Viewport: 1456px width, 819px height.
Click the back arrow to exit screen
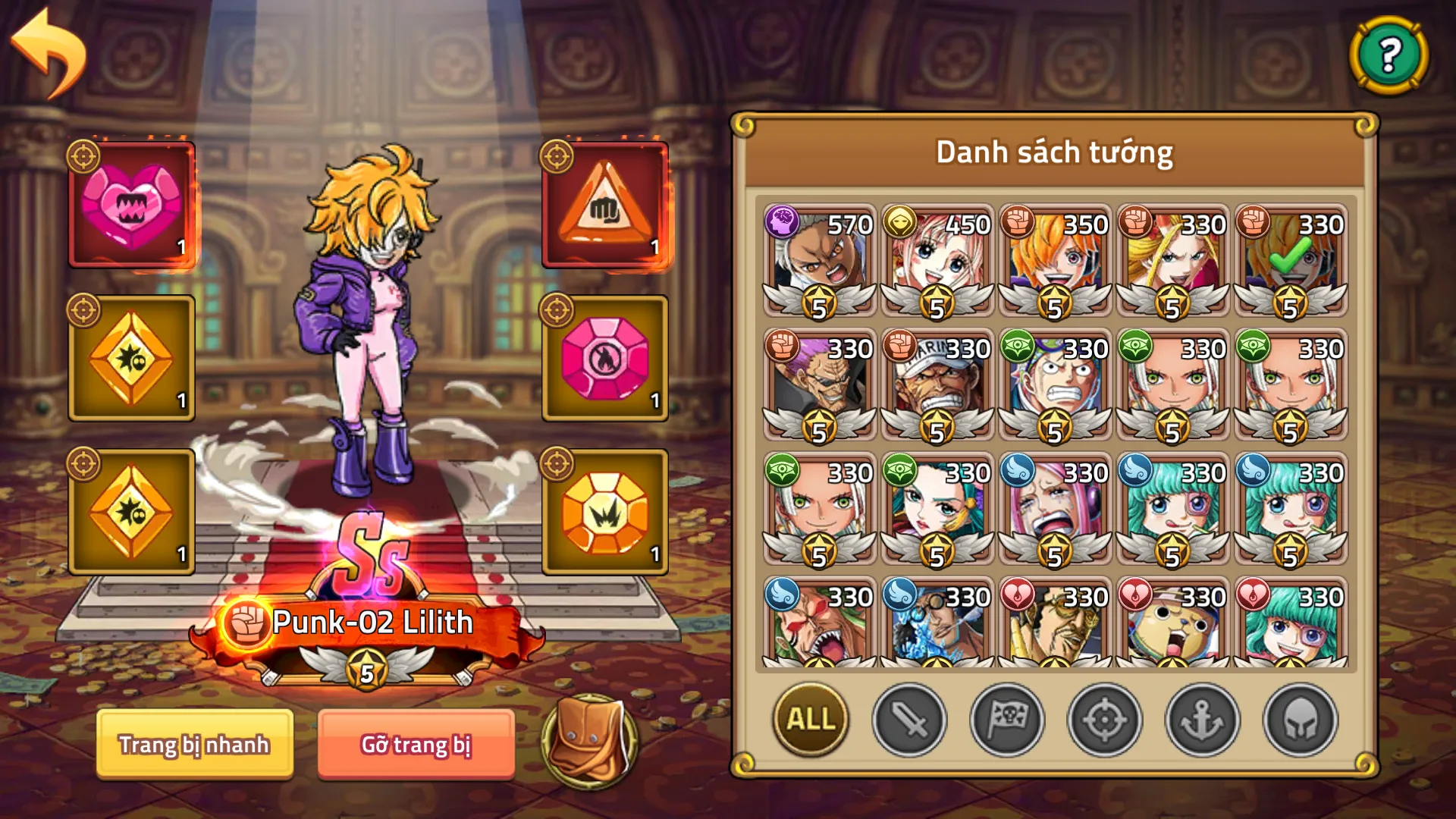[45, 49]
